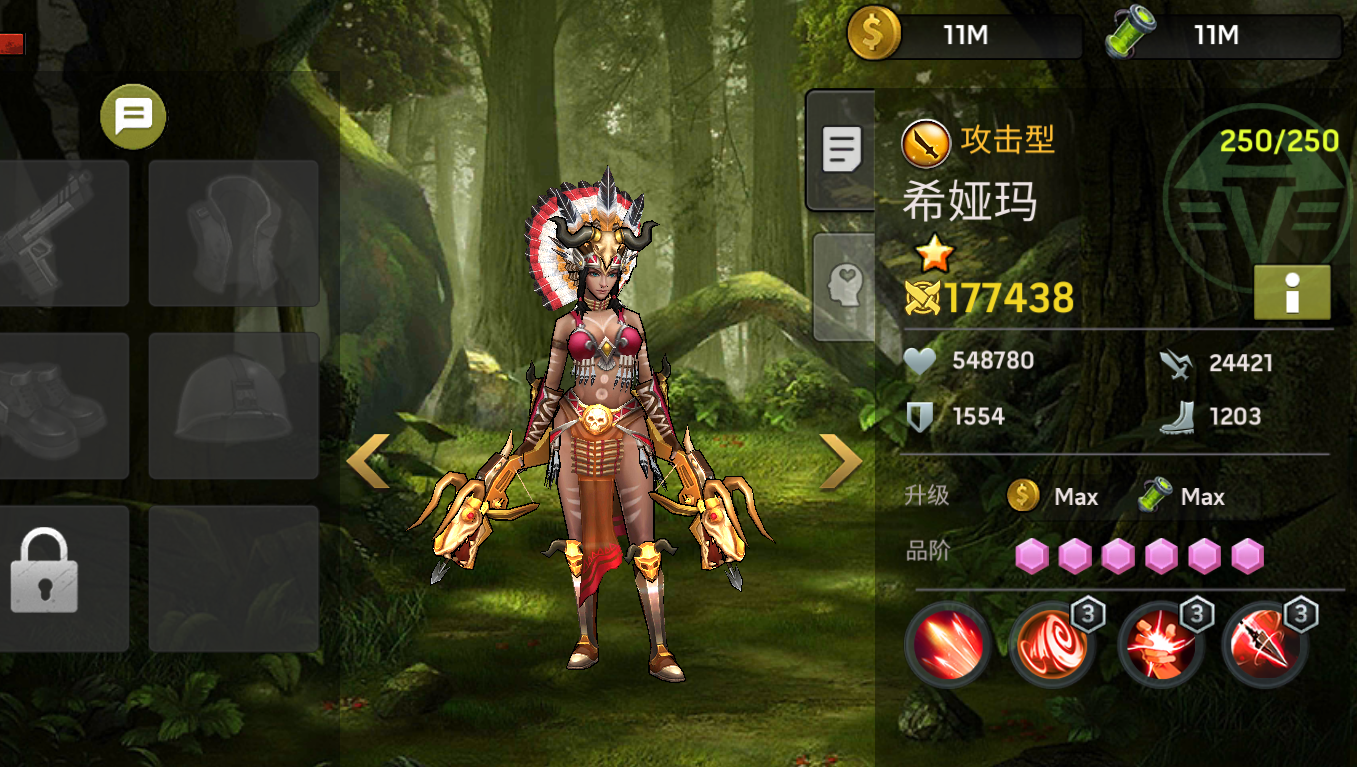
Task: Tap the gold coin currency counter
Action: tap(964, 36)
